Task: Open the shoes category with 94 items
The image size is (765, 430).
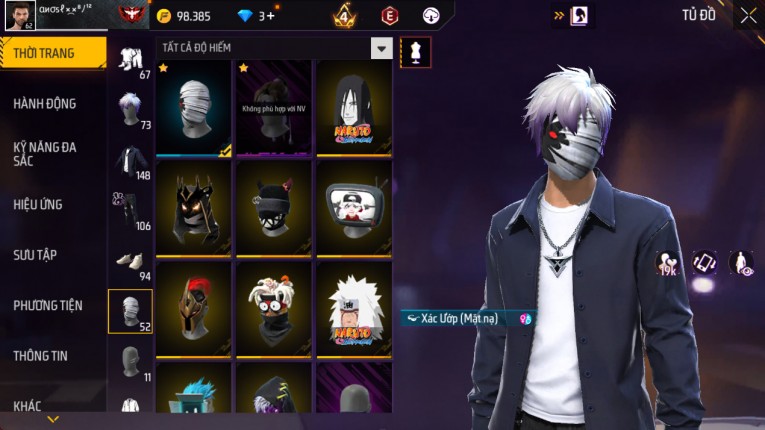Action: pos(130,262)
